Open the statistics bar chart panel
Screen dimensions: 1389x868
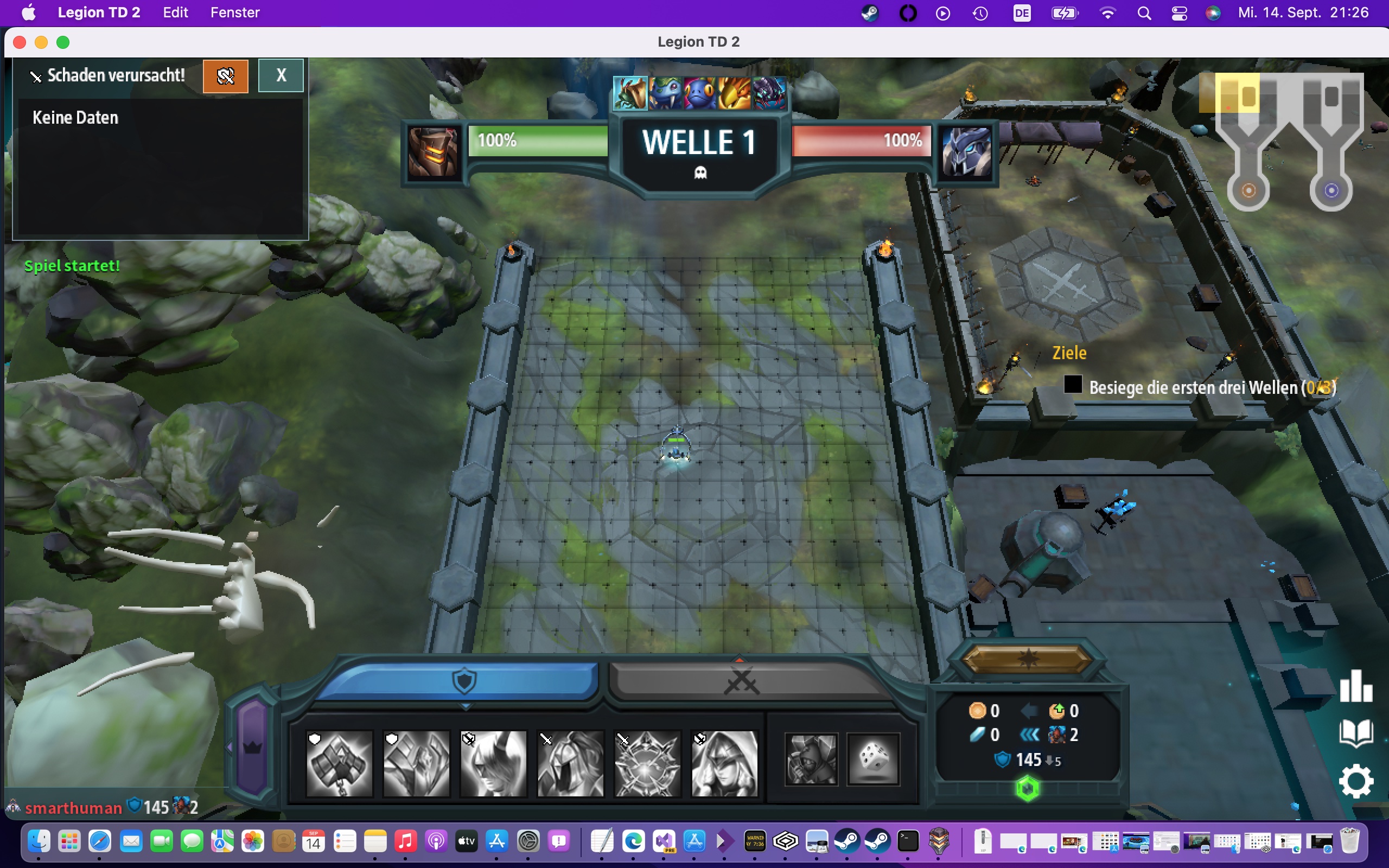1356,686
